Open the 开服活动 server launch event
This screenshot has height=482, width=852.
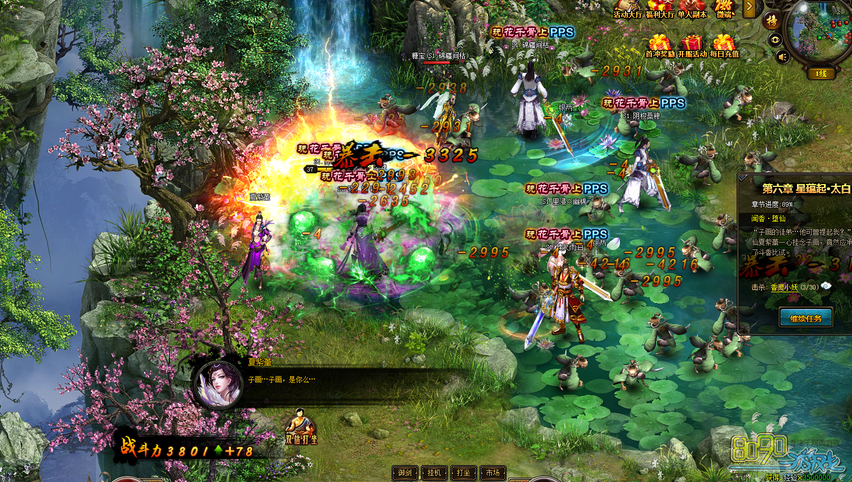tap(691, 46)
